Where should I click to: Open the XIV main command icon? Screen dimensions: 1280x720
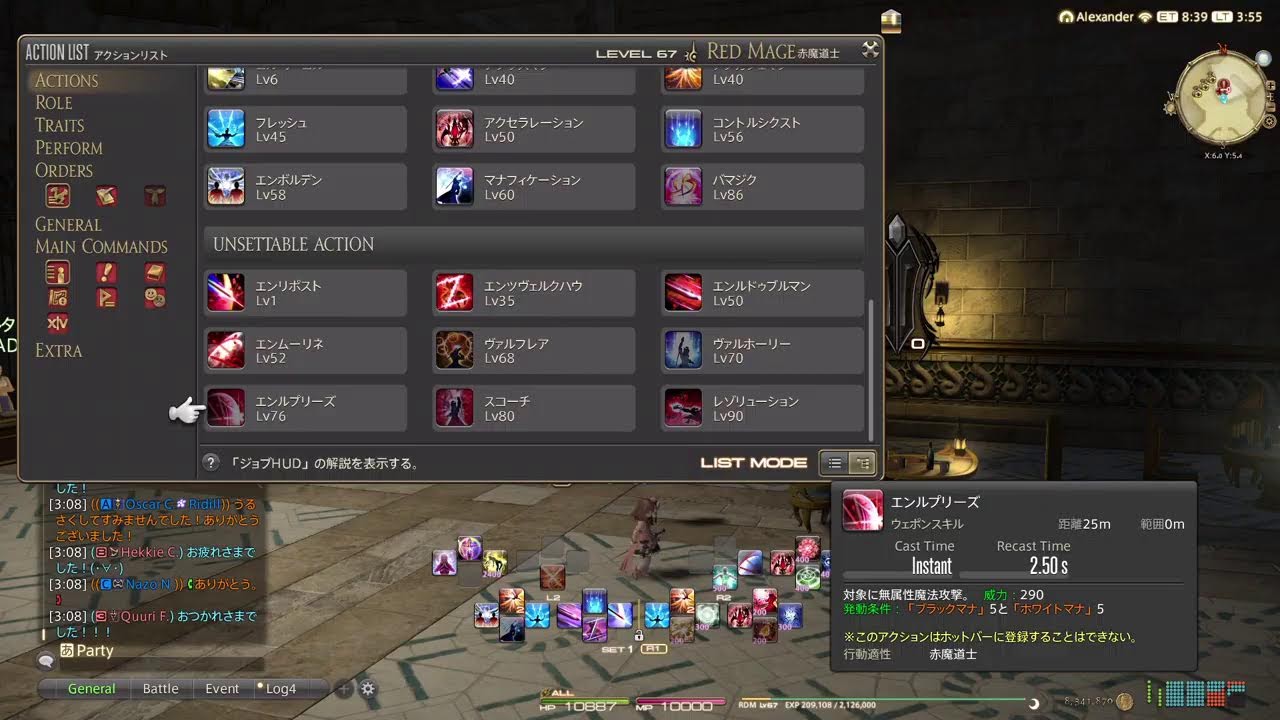pos(57,323)
